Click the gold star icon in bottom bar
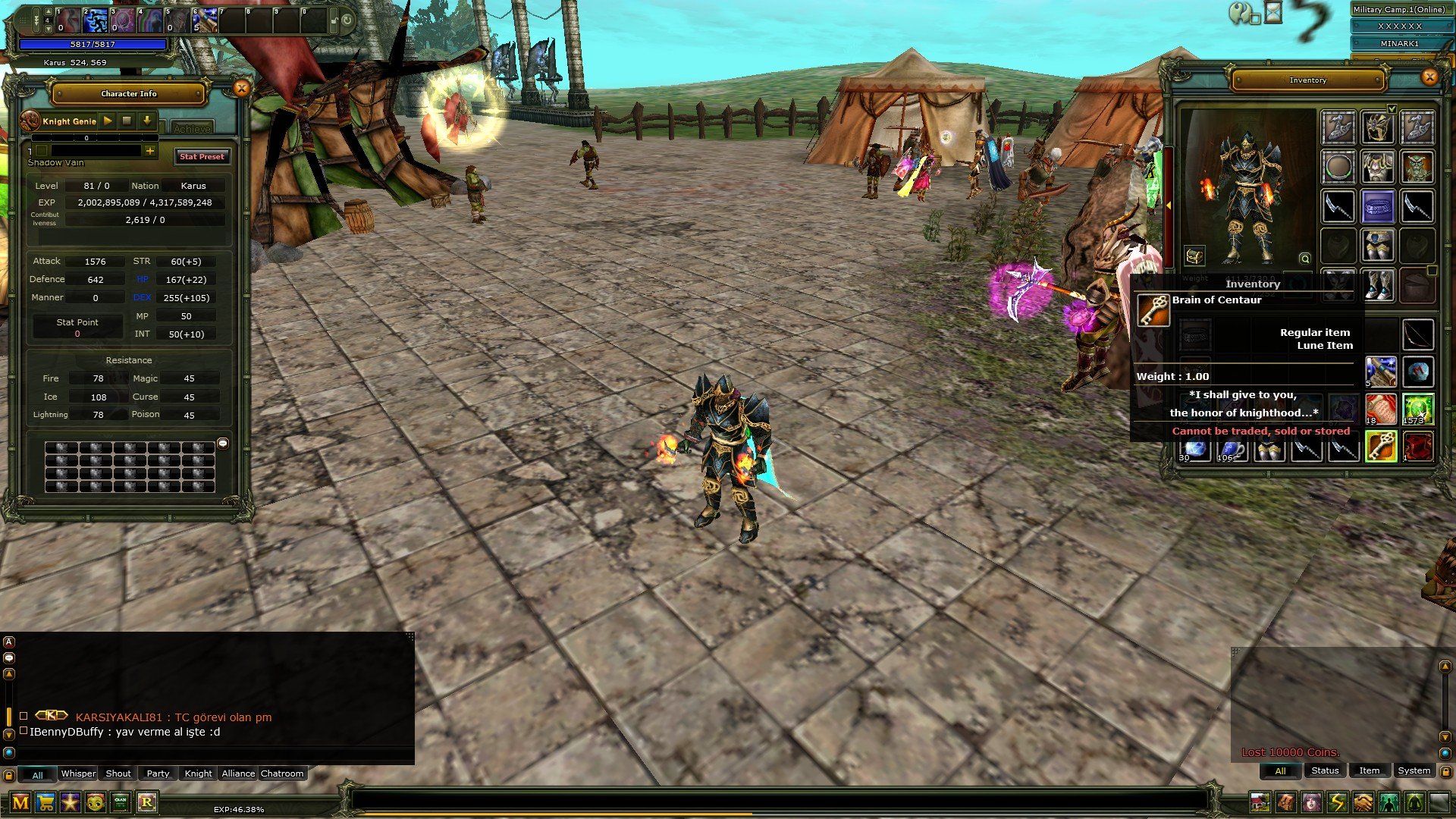The height and width of the screenshot is (819, 1456). click(71, 802)
